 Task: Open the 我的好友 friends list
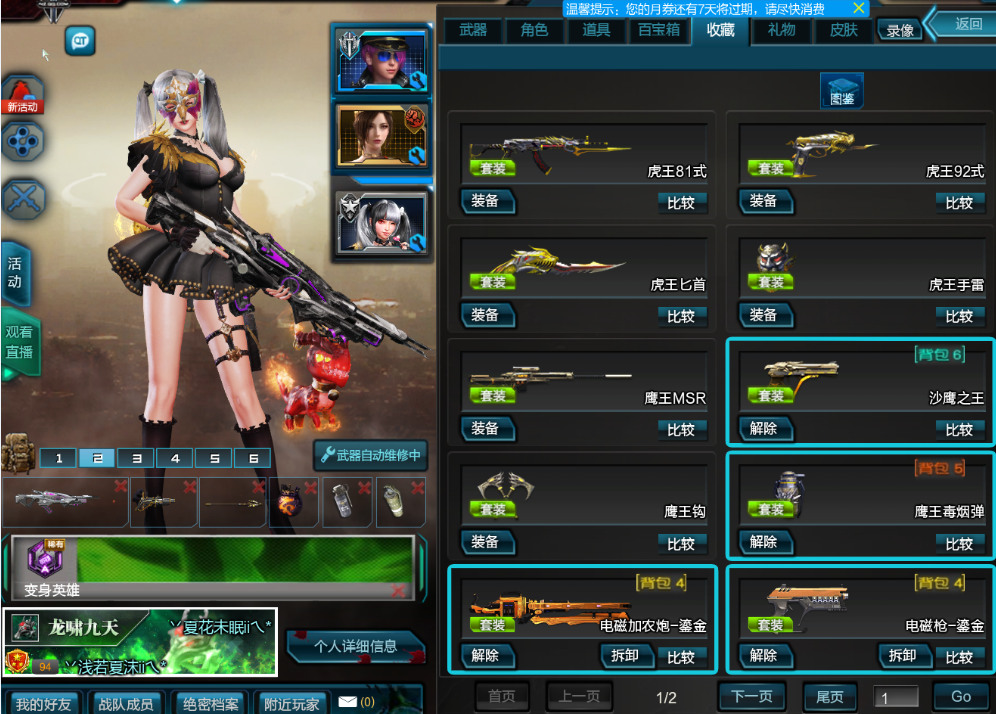tap(42, 703)
